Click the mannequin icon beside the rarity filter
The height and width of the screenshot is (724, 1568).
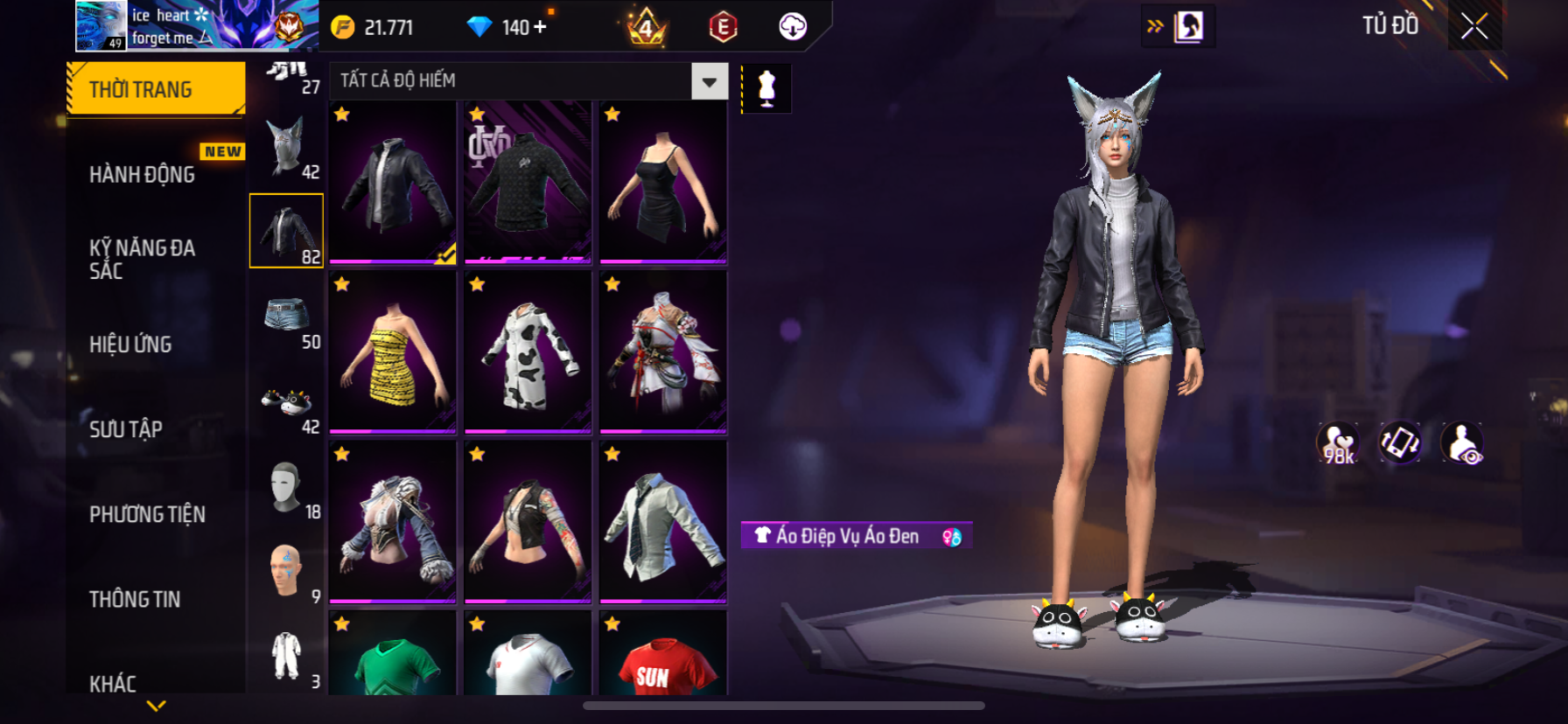(x=766, y=88)
